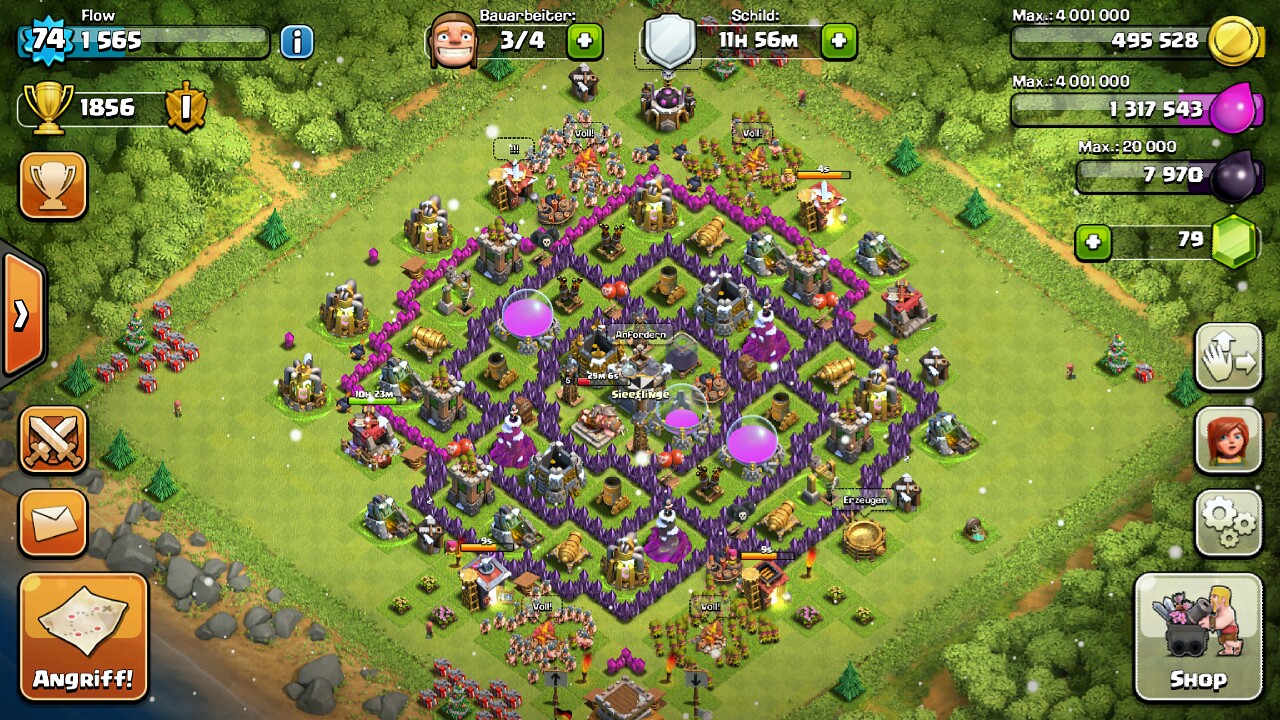Viewport: 1280px width, 720px height.
Task: Open the Shop
Action: (x=1198, y=636)
